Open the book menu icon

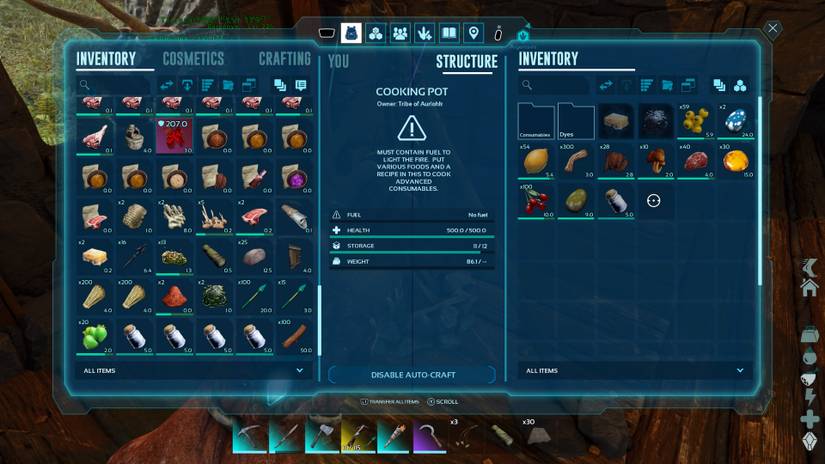tap(449, 33)
